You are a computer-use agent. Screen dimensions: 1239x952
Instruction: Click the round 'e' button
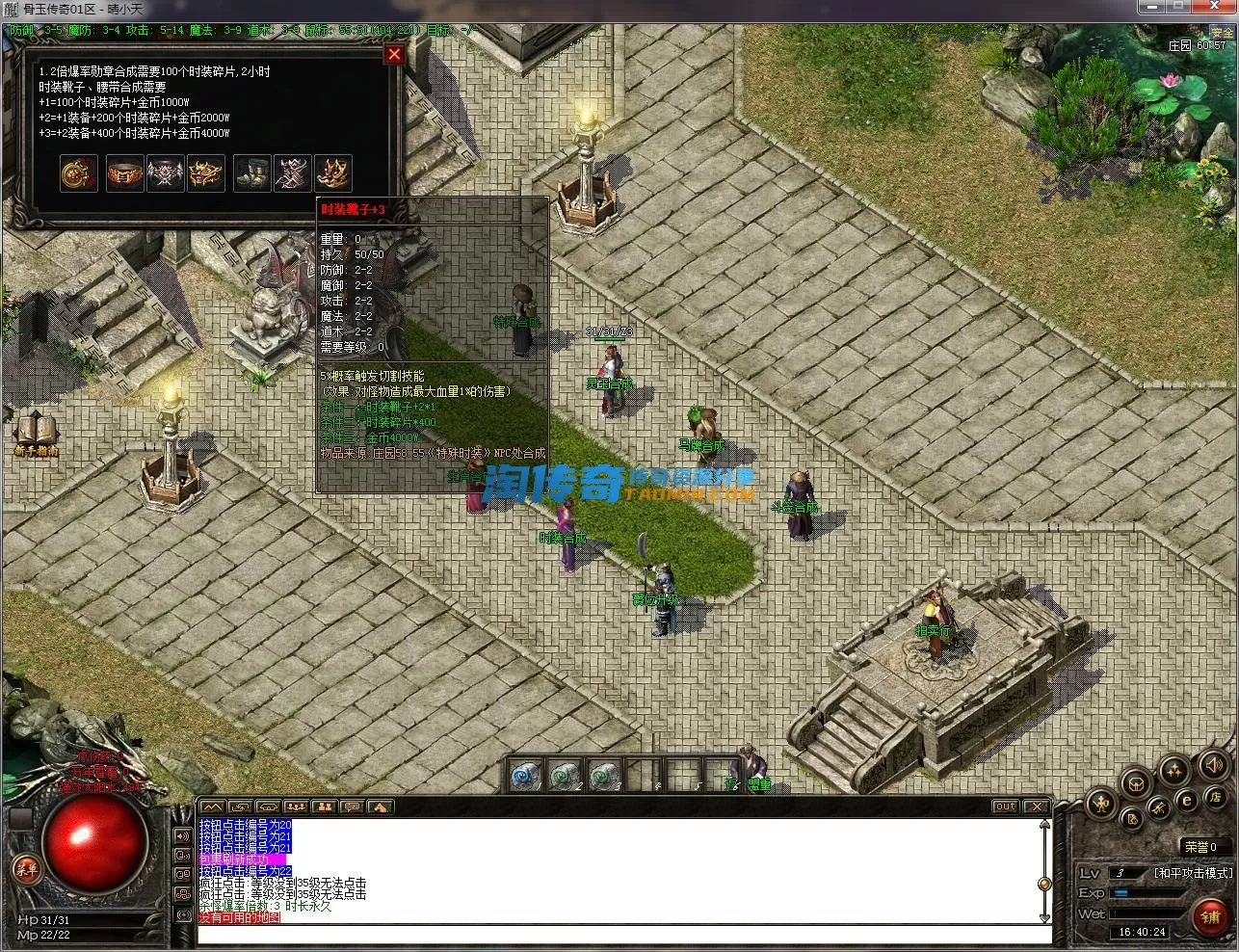tap(1187, 800)
